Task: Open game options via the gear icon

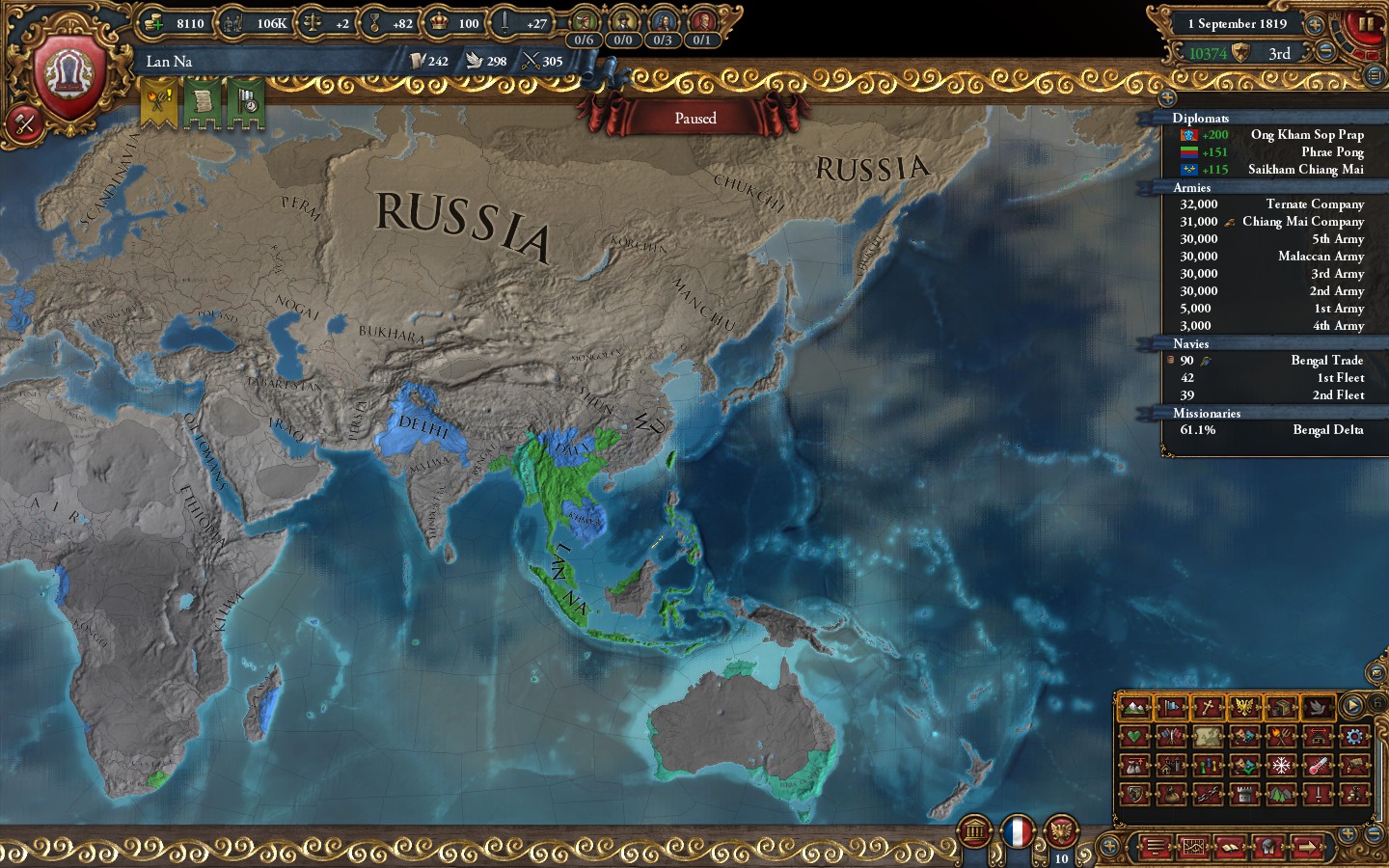Action: click(x=1354, y=737)
